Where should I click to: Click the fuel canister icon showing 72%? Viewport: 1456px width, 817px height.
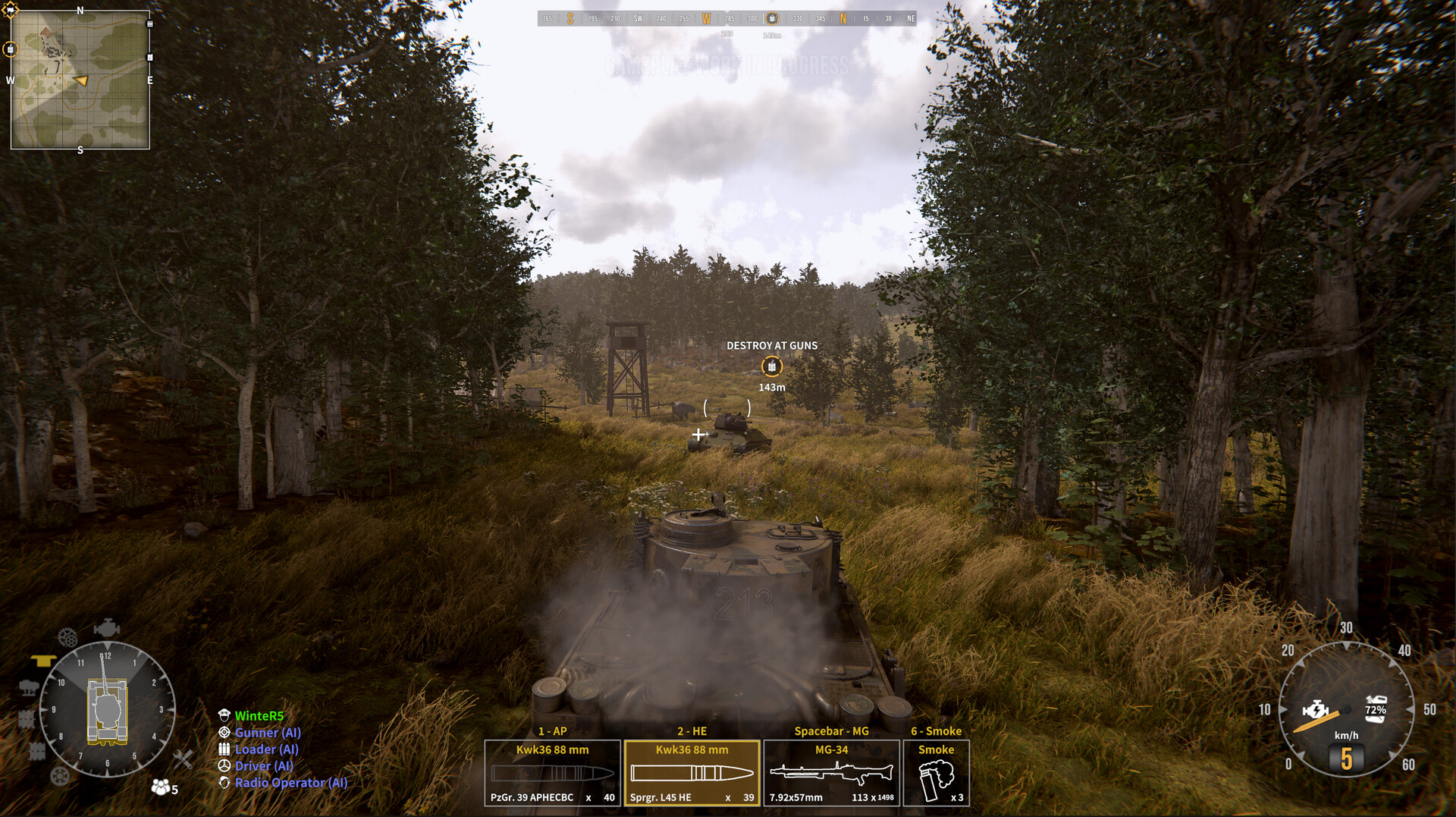tap(1375, 709)
